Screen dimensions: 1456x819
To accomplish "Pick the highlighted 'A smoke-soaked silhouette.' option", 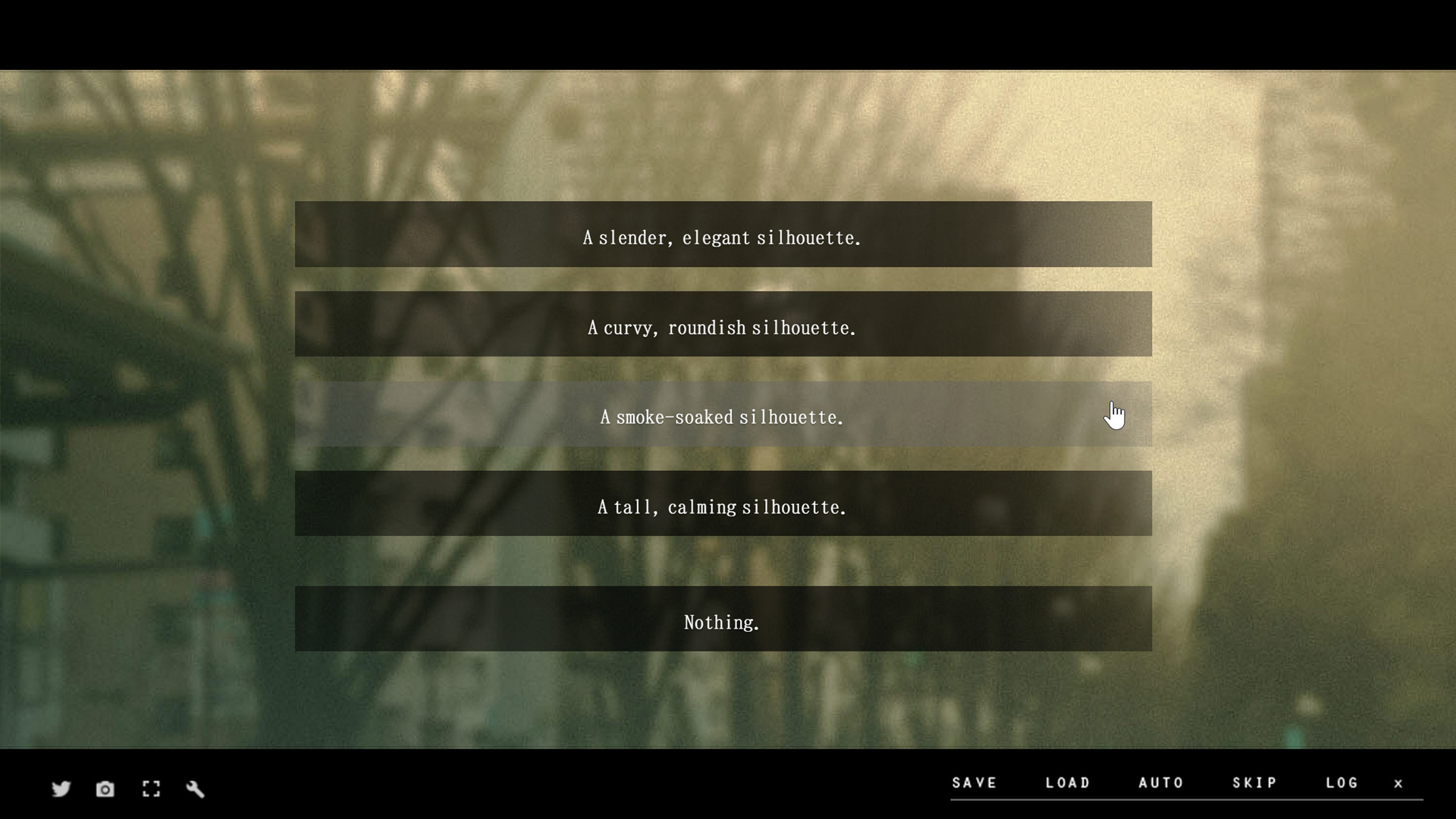I will pos(722,416).
